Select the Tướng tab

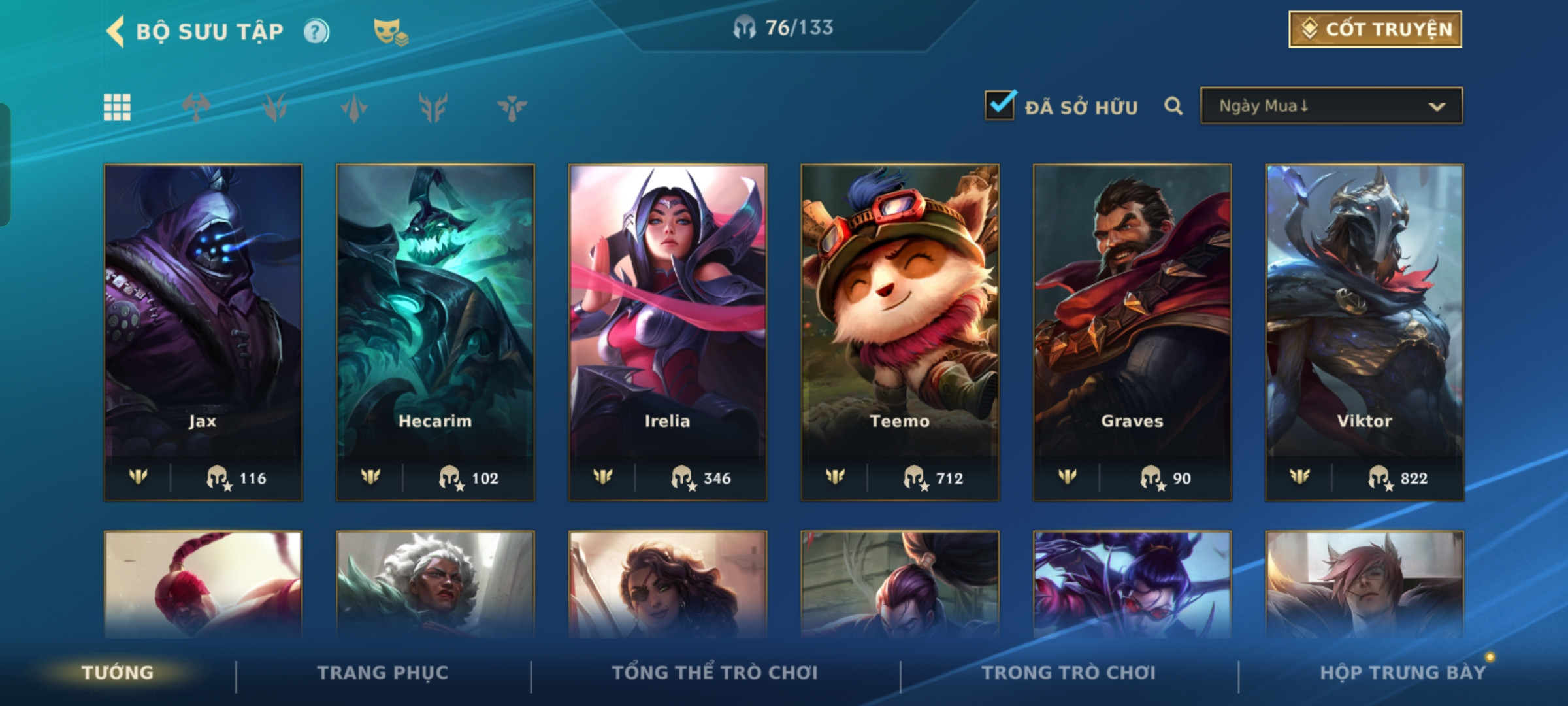118,673
